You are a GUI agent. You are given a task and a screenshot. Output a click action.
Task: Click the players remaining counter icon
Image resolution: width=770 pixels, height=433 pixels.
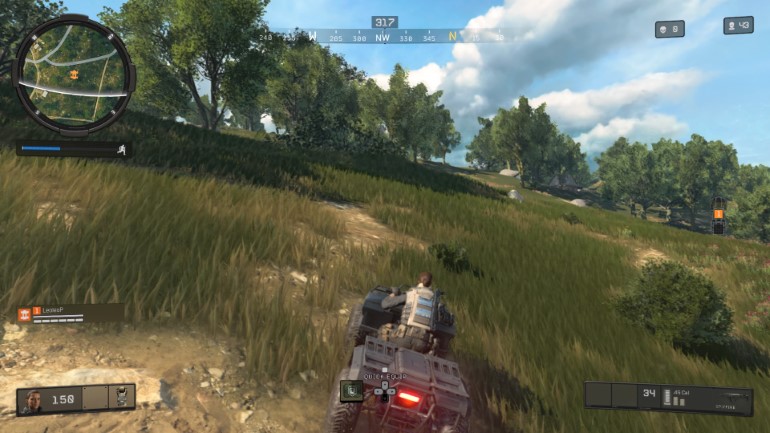[x=732, y=25]
